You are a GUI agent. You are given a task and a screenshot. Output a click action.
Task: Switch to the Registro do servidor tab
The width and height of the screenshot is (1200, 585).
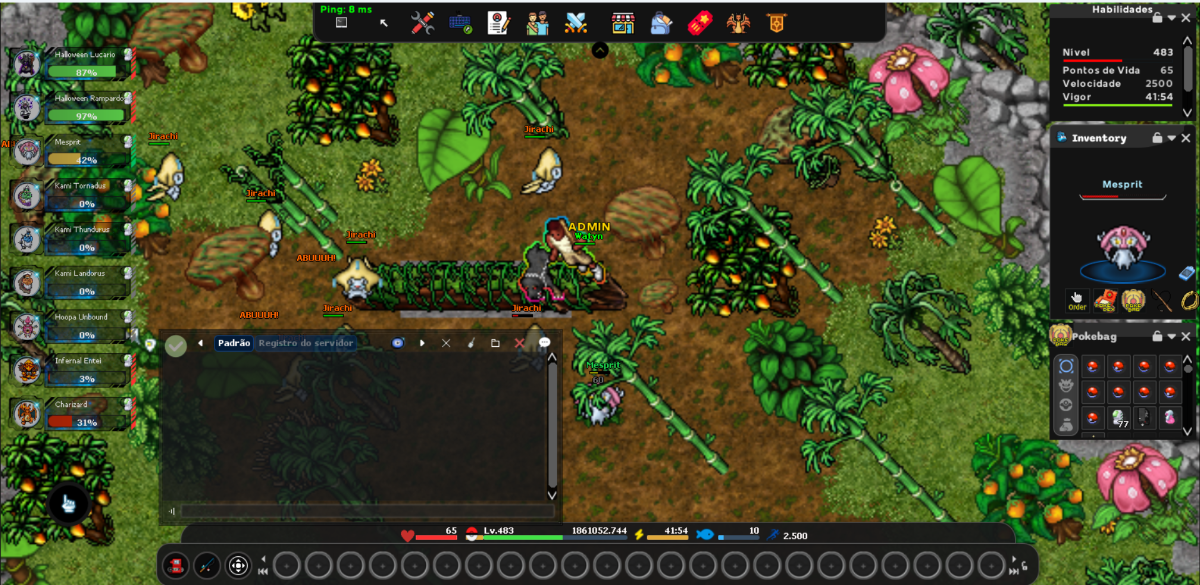tap(305, 343)
